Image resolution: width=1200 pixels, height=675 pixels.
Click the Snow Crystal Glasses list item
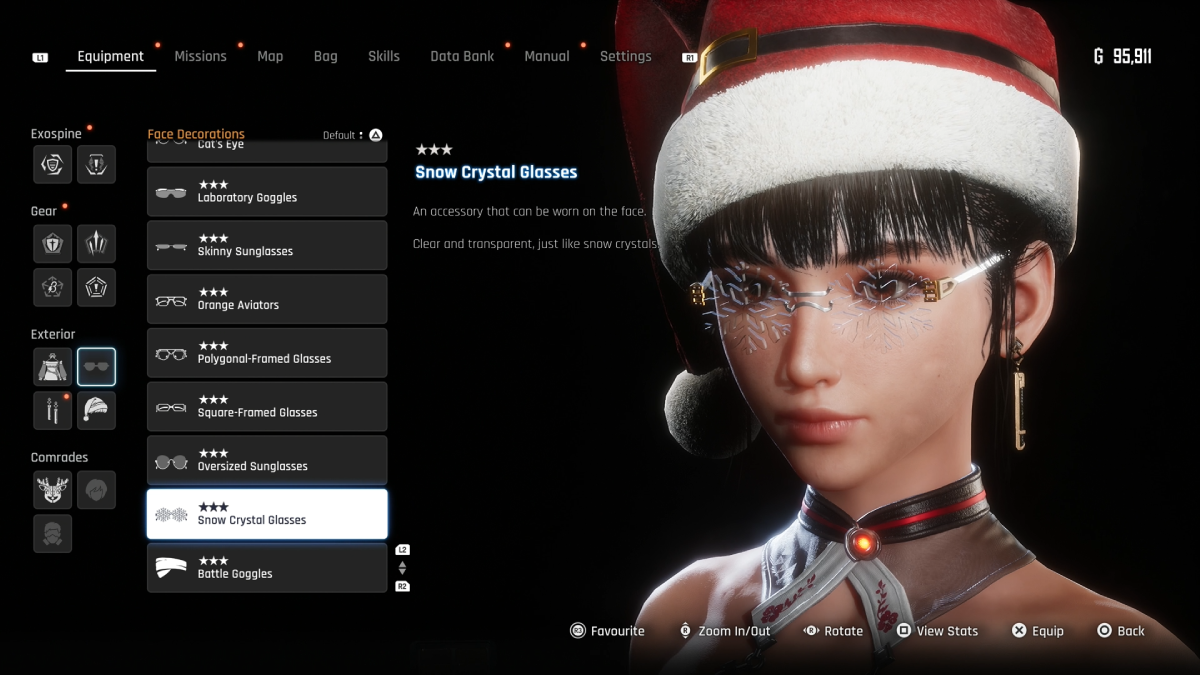pos(267,514)
